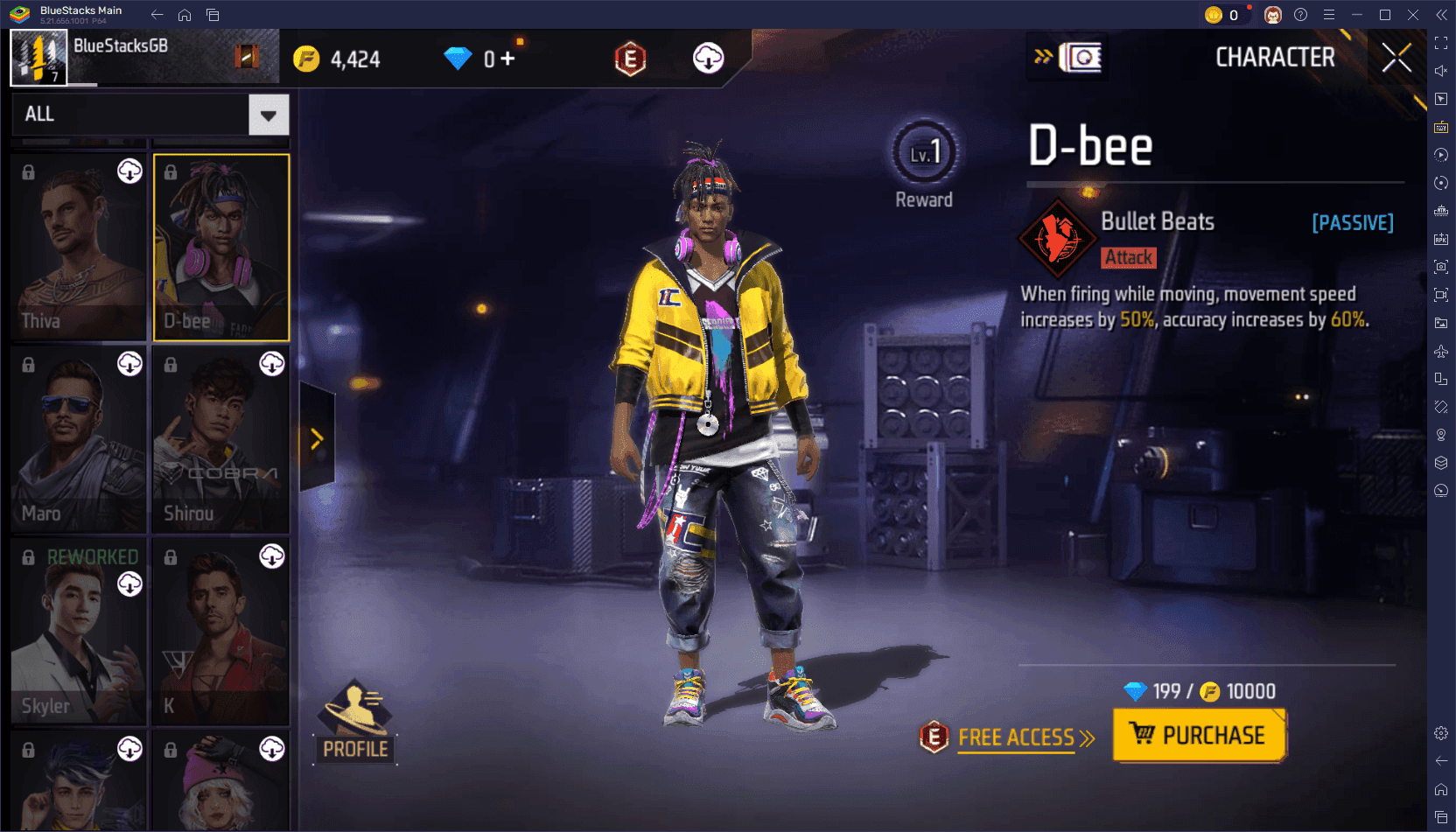This screenshot has width=1456, height=832.
Task: Collapse the sidebar with the double-chevron icon
Action: click(1441, 15)
